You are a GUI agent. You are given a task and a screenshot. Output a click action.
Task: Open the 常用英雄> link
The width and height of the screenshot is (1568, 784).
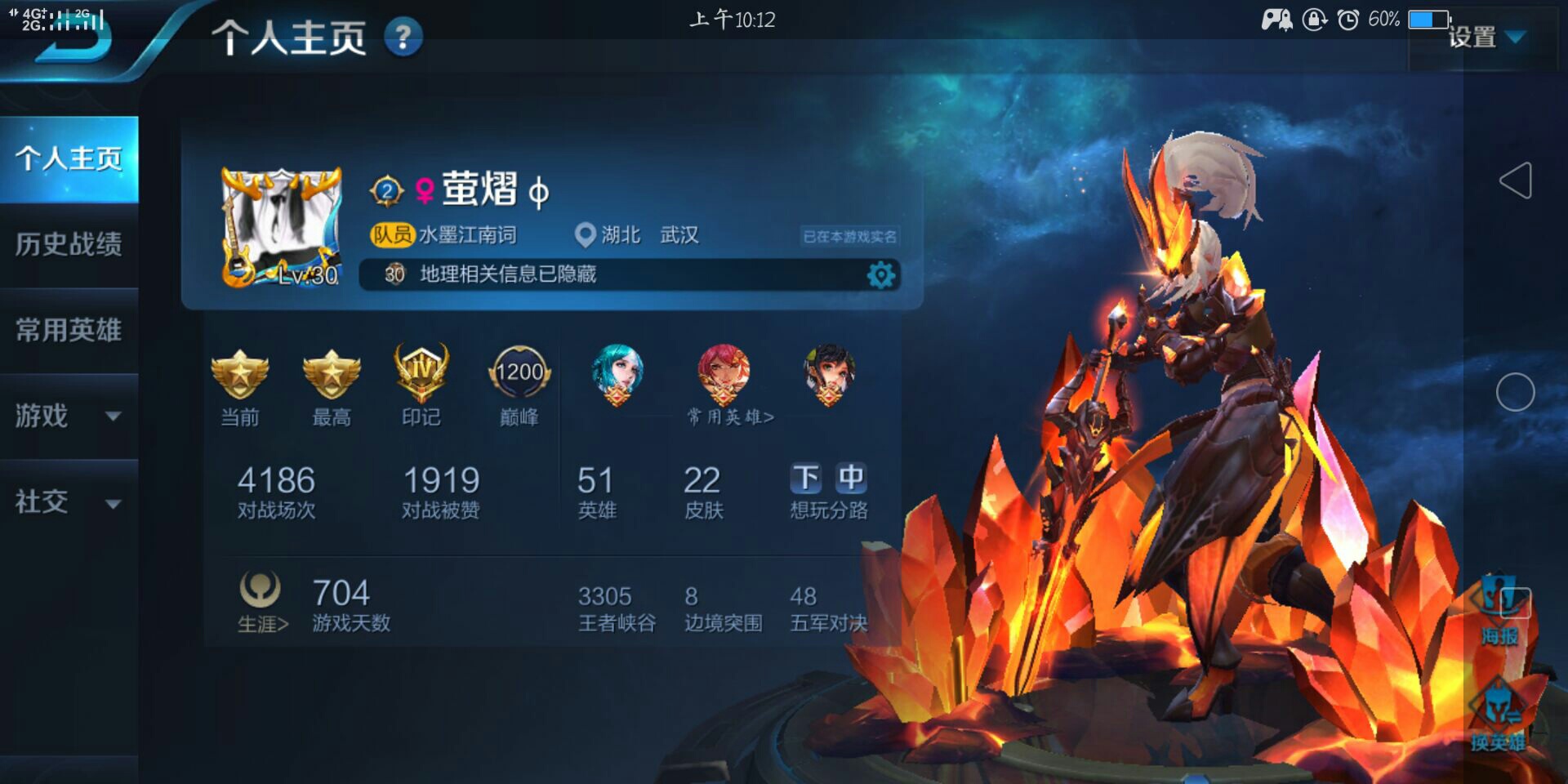coord(730,417)
